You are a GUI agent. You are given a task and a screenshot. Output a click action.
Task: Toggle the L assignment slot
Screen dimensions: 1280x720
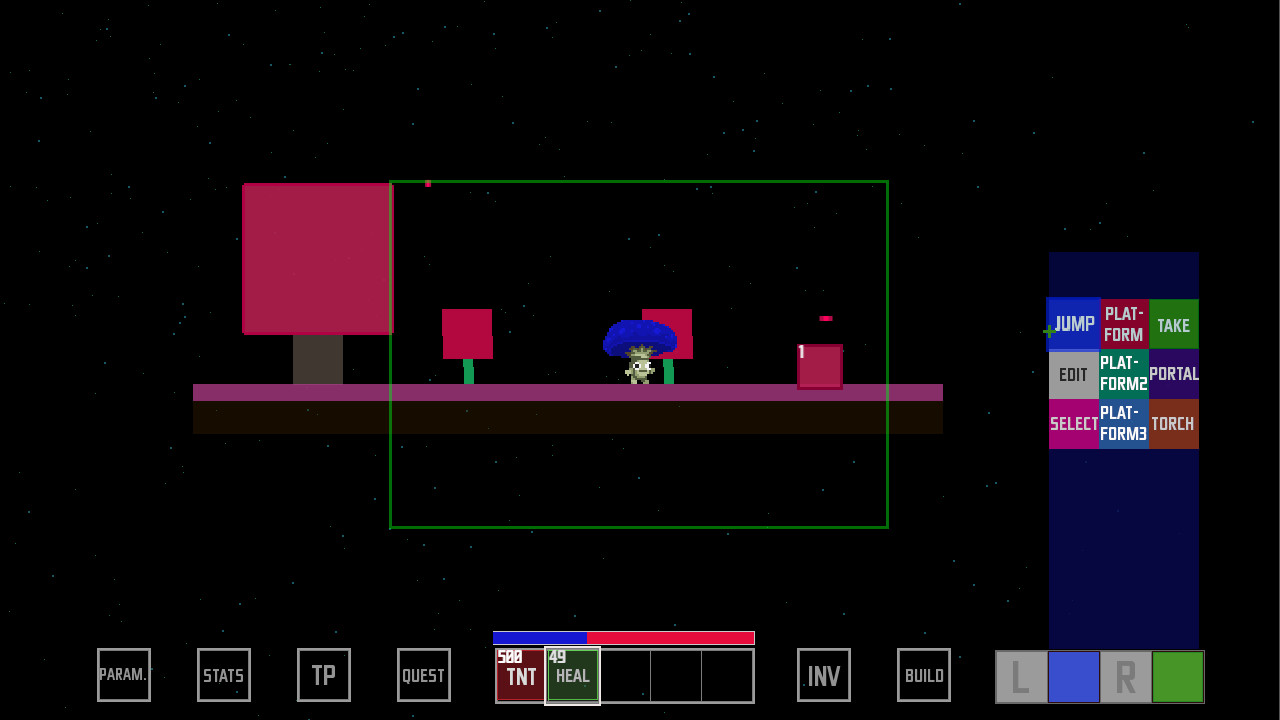[1018, 676]
